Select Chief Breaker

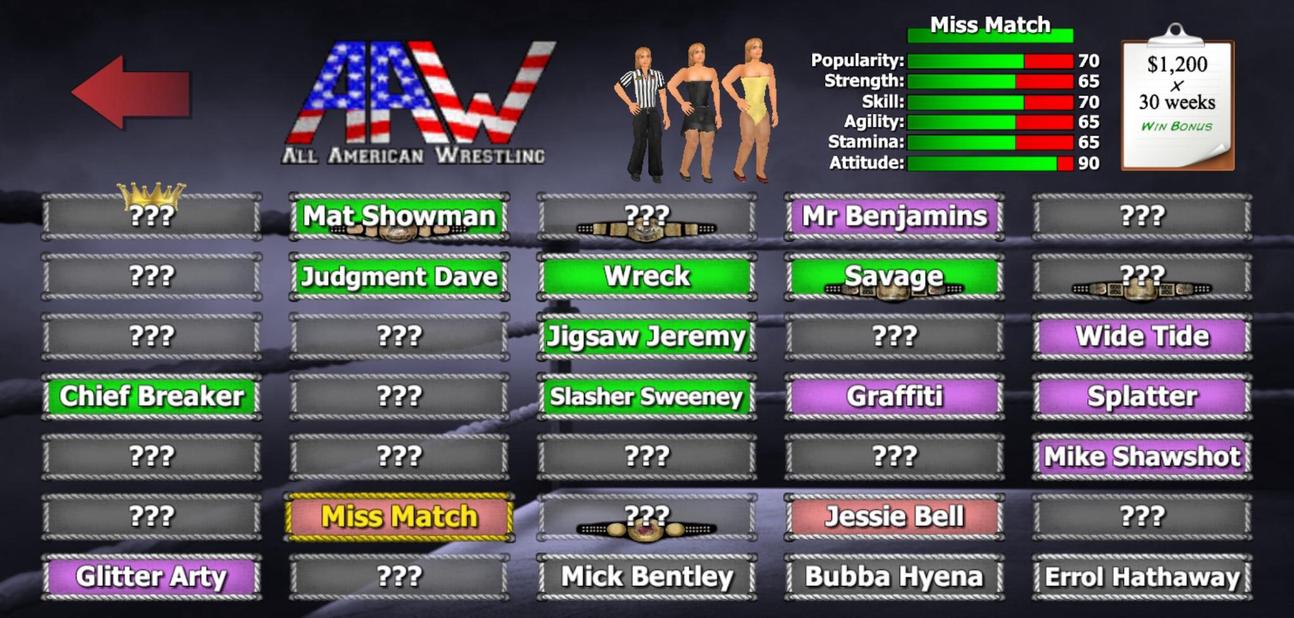tap(152, 396)
